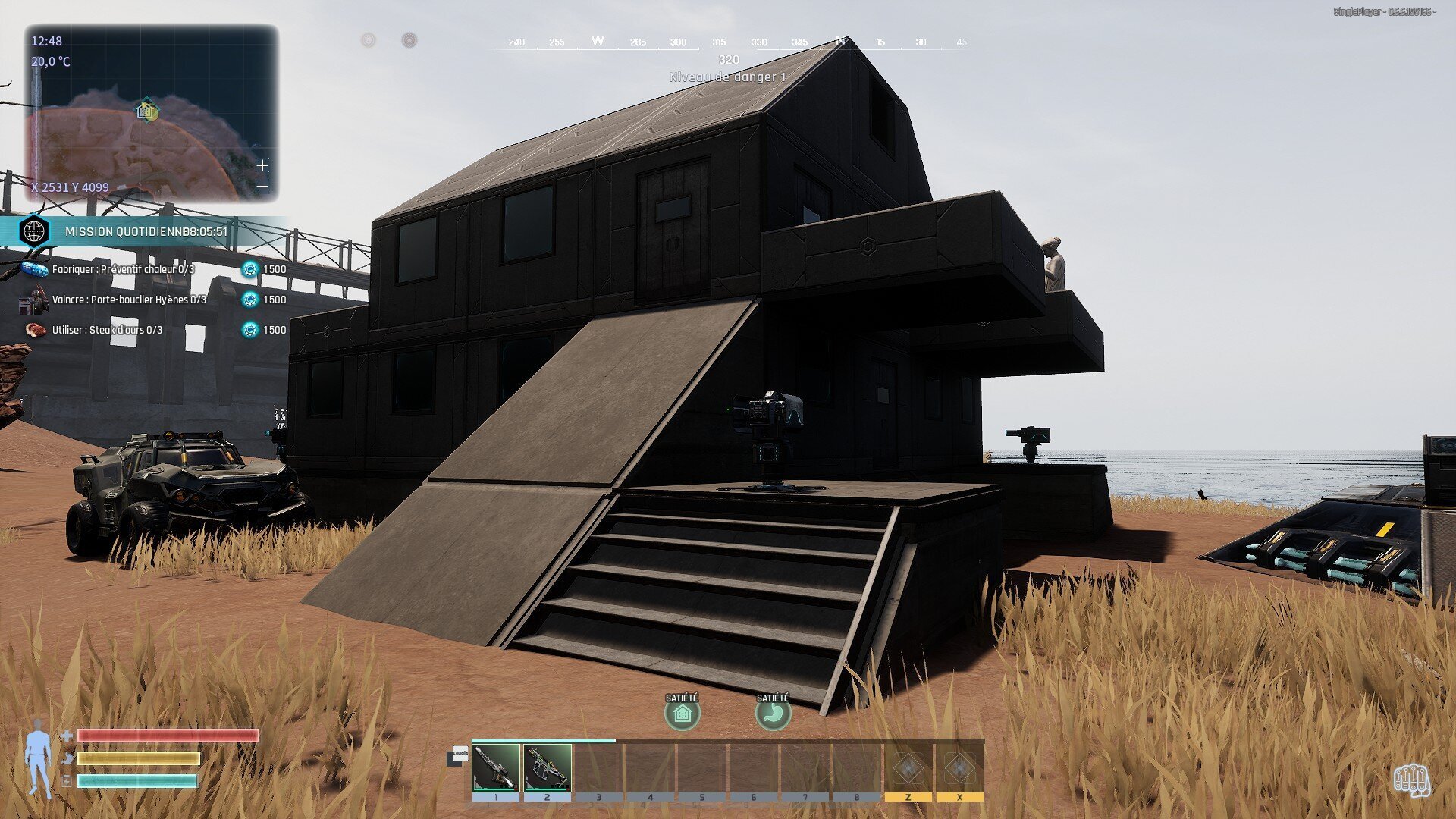Open the Mission Quotidienne globe icon

[34, 231]
